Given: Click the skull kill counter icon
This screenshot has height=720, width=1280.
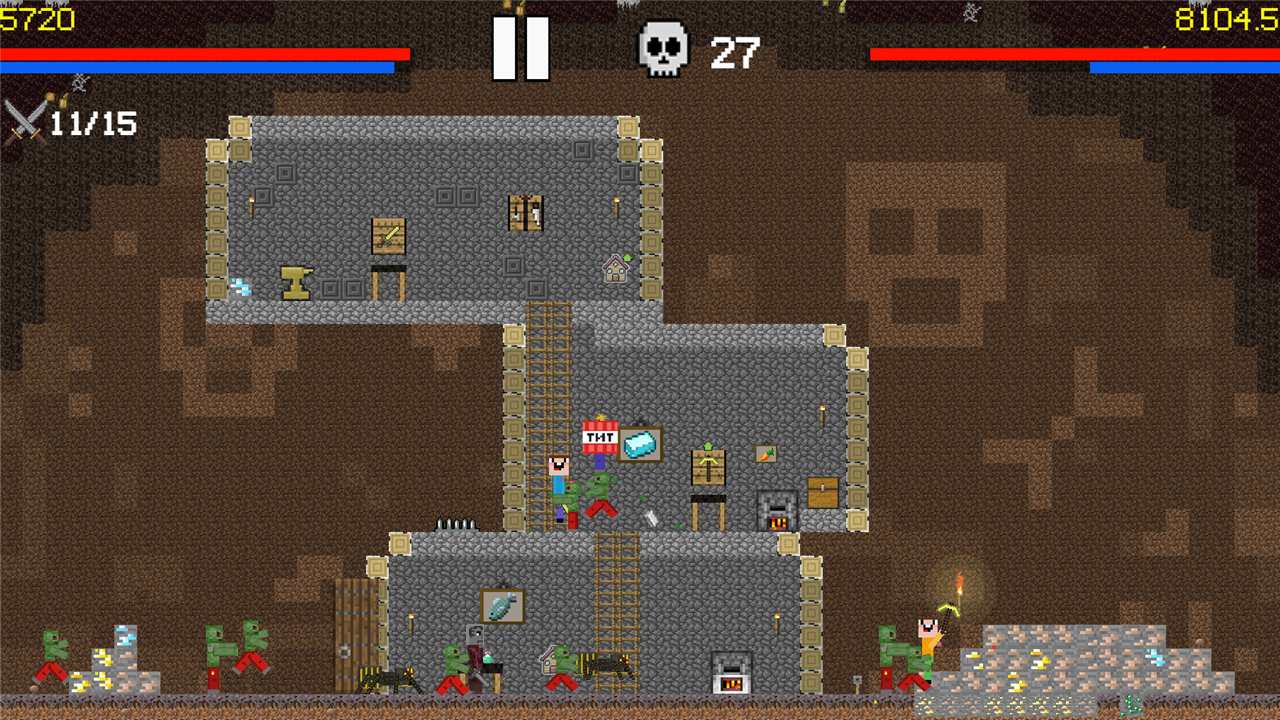Looking at the screenshot, I should (664, 46).
